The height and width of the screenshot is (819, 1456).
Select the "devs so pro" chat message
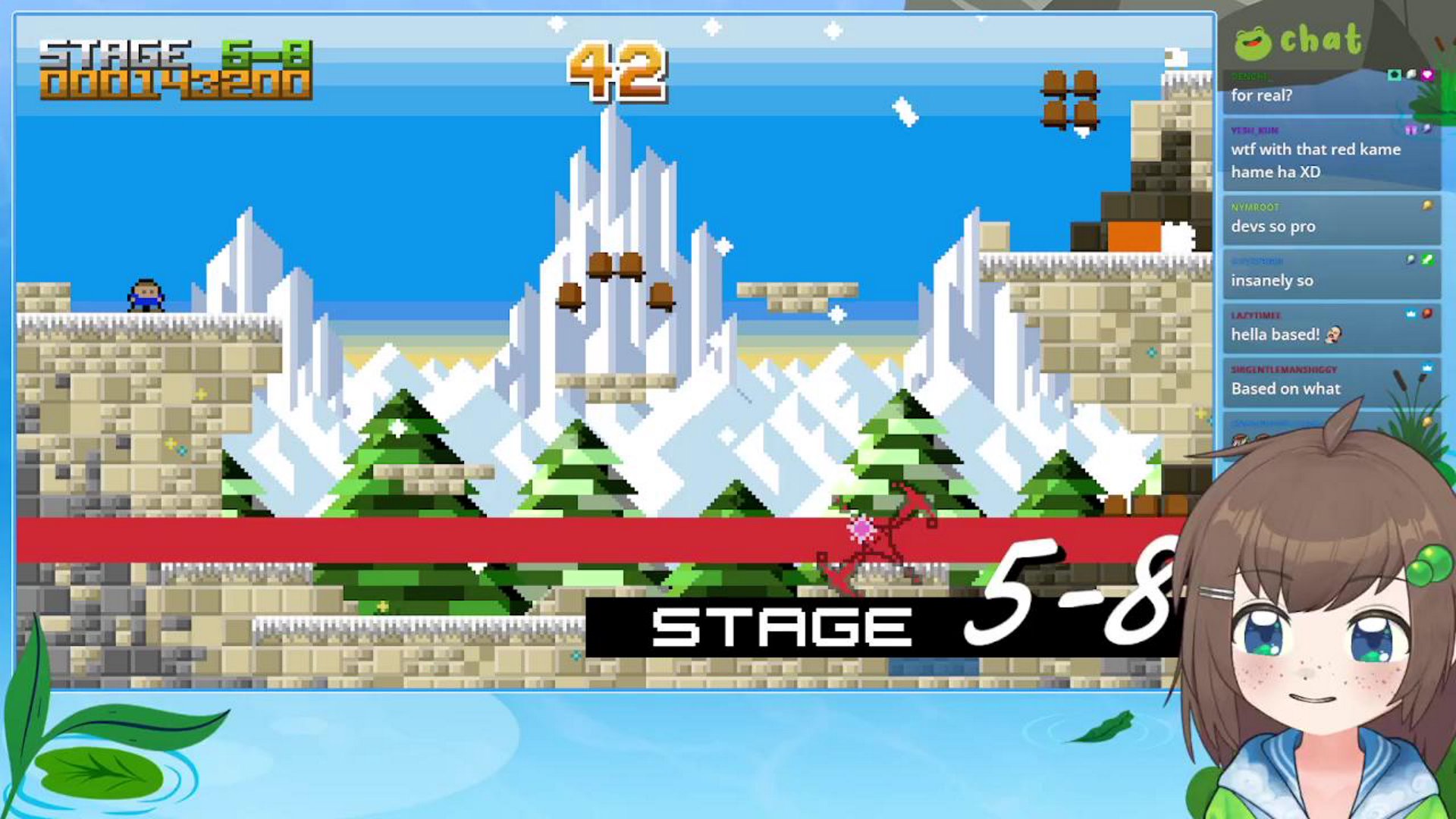1273,226
